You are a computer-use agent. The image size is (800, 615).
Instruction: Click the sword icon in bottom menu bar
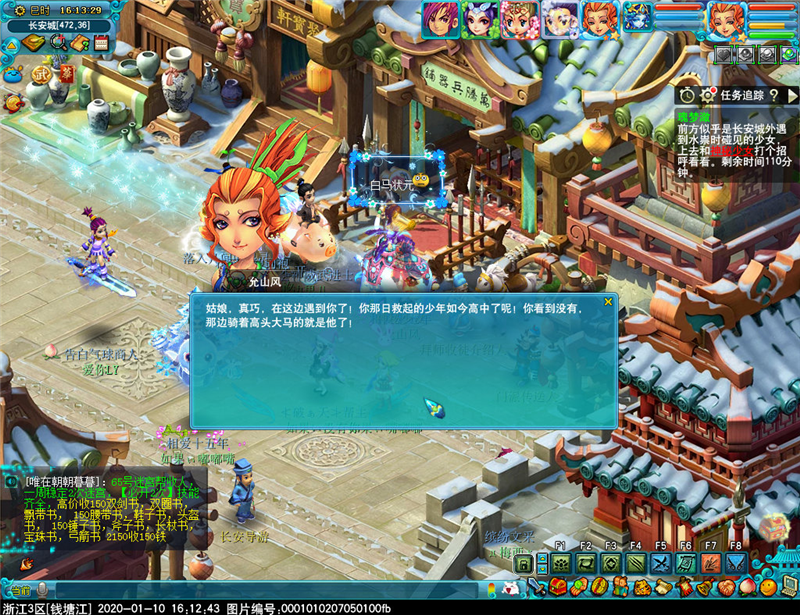(x=536, y=588)
